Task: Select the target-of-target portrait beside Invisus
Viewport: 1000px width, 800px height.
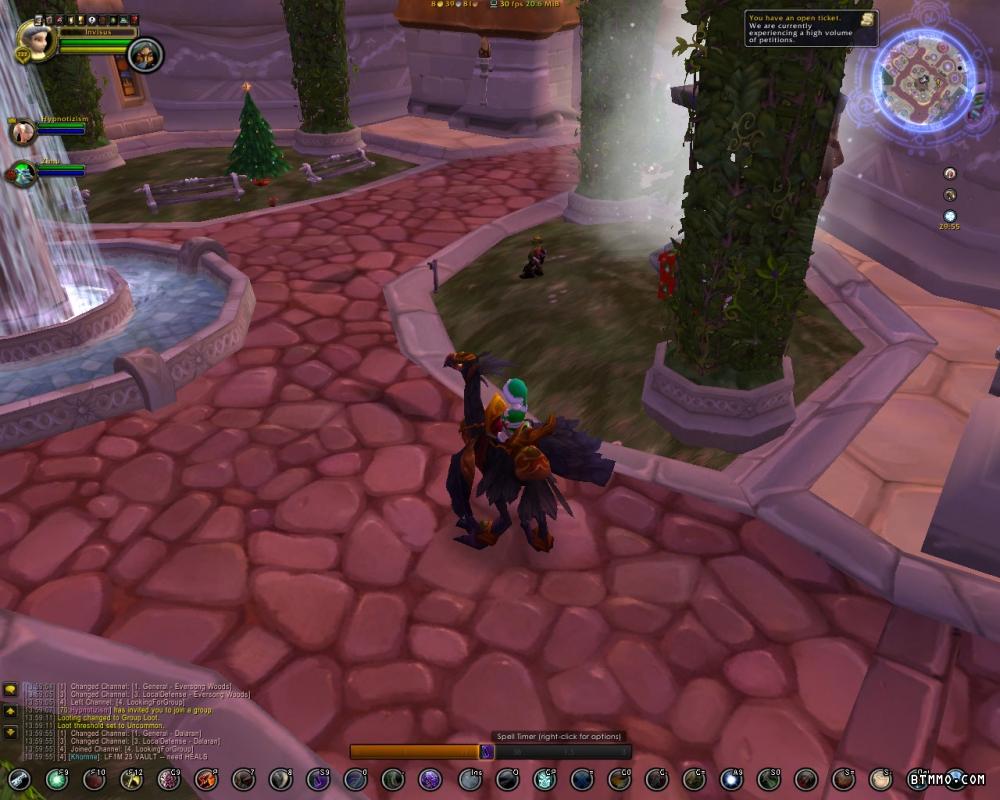Action: pos(145,53)
